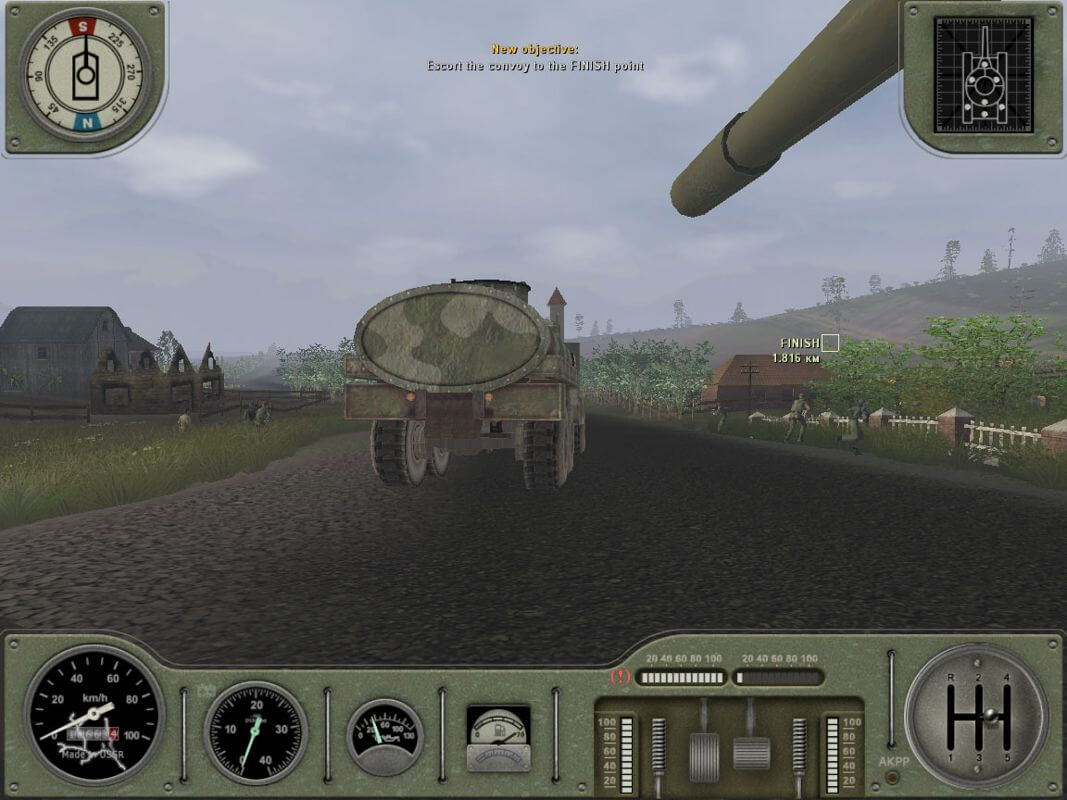Click the fuel level gauge
The height and width of the screenshot is (800, 1067).
pos(498,738)
